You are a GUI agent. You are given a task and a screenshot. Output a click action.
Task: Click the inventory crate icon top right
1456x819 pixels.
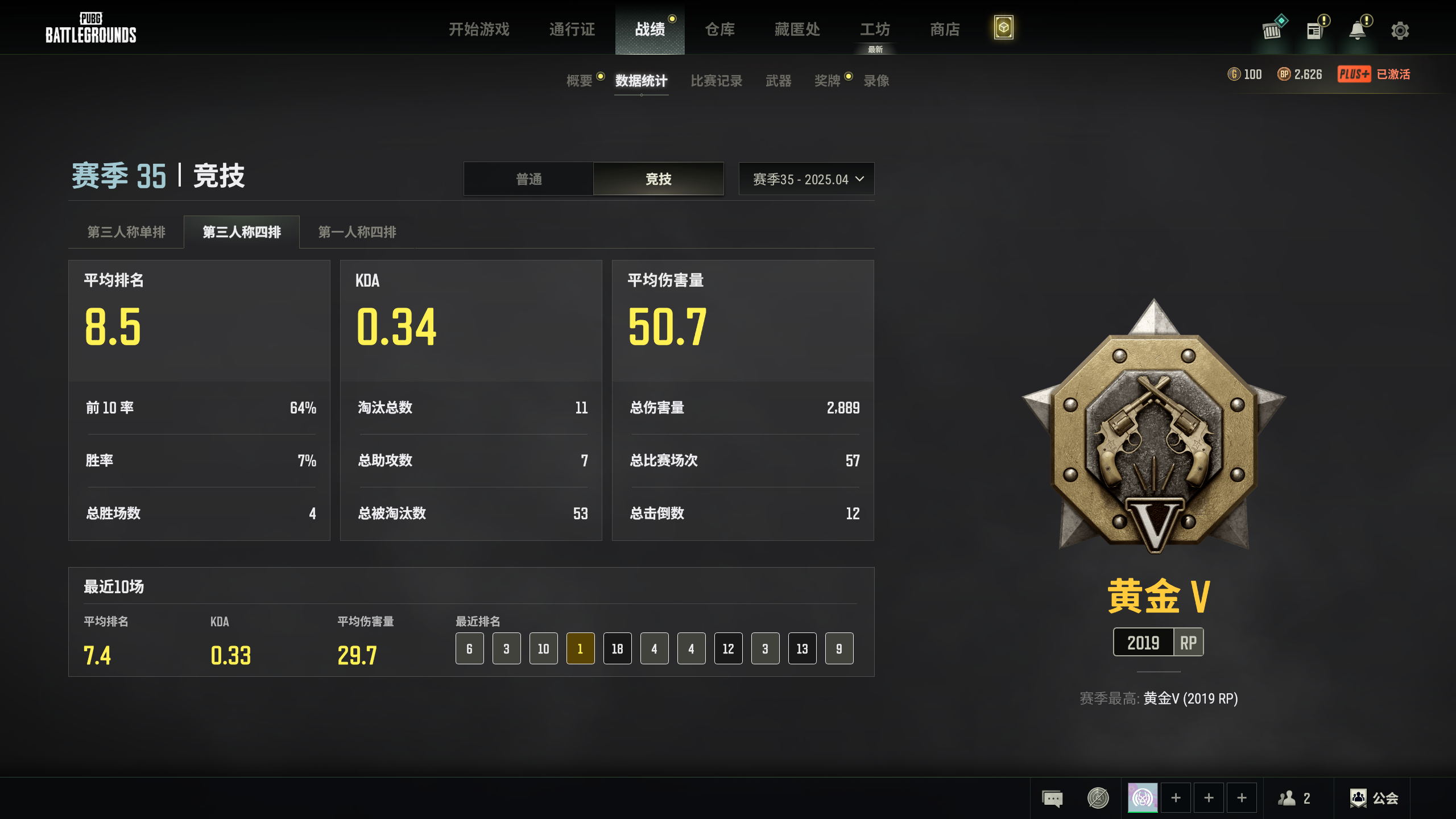[x=1272, y=30]
